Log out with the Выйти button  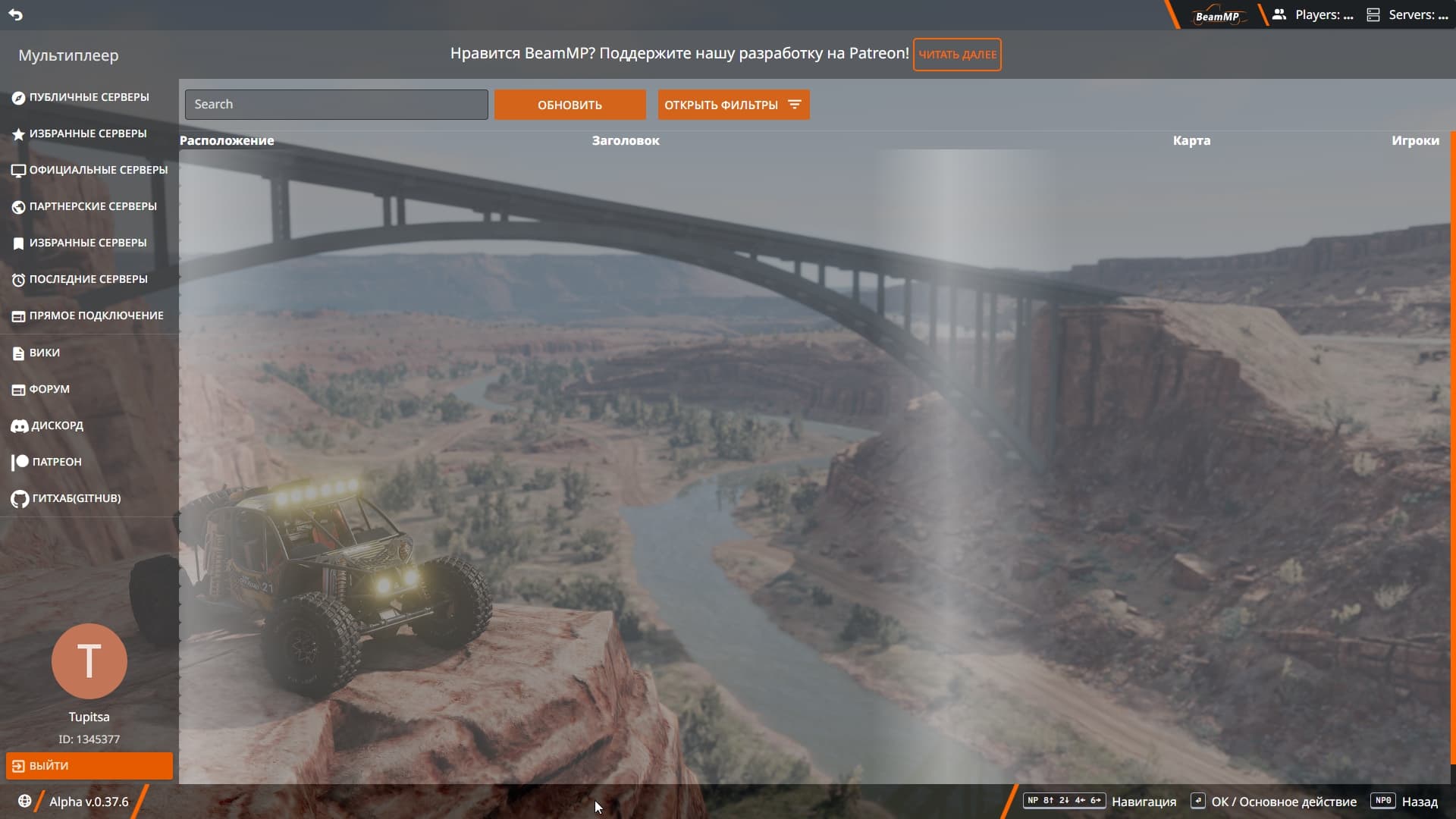click(x=89, y=766)
